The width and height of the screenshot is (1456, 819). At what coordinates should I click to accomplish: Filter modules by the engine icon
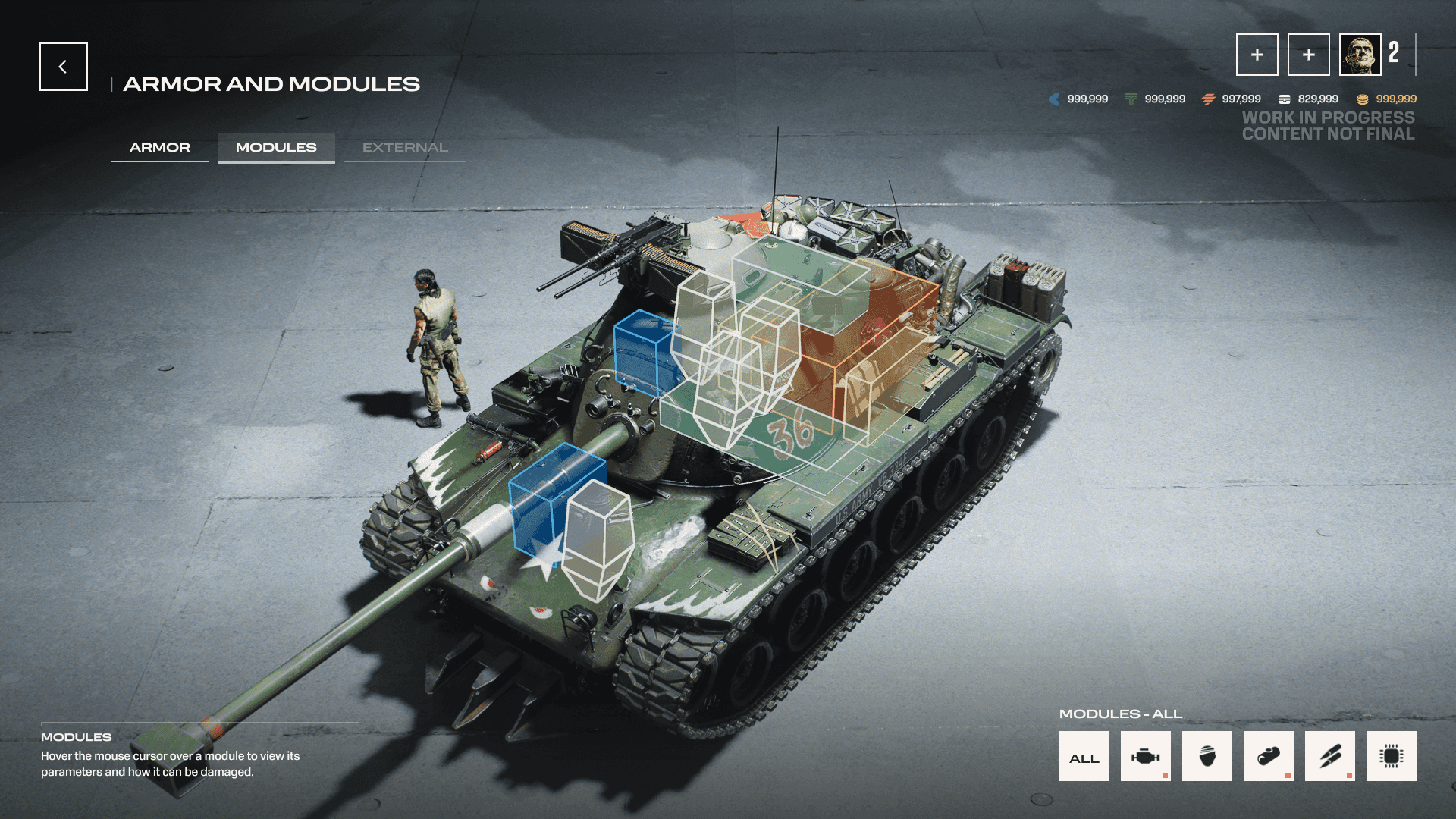point(1145,756)
